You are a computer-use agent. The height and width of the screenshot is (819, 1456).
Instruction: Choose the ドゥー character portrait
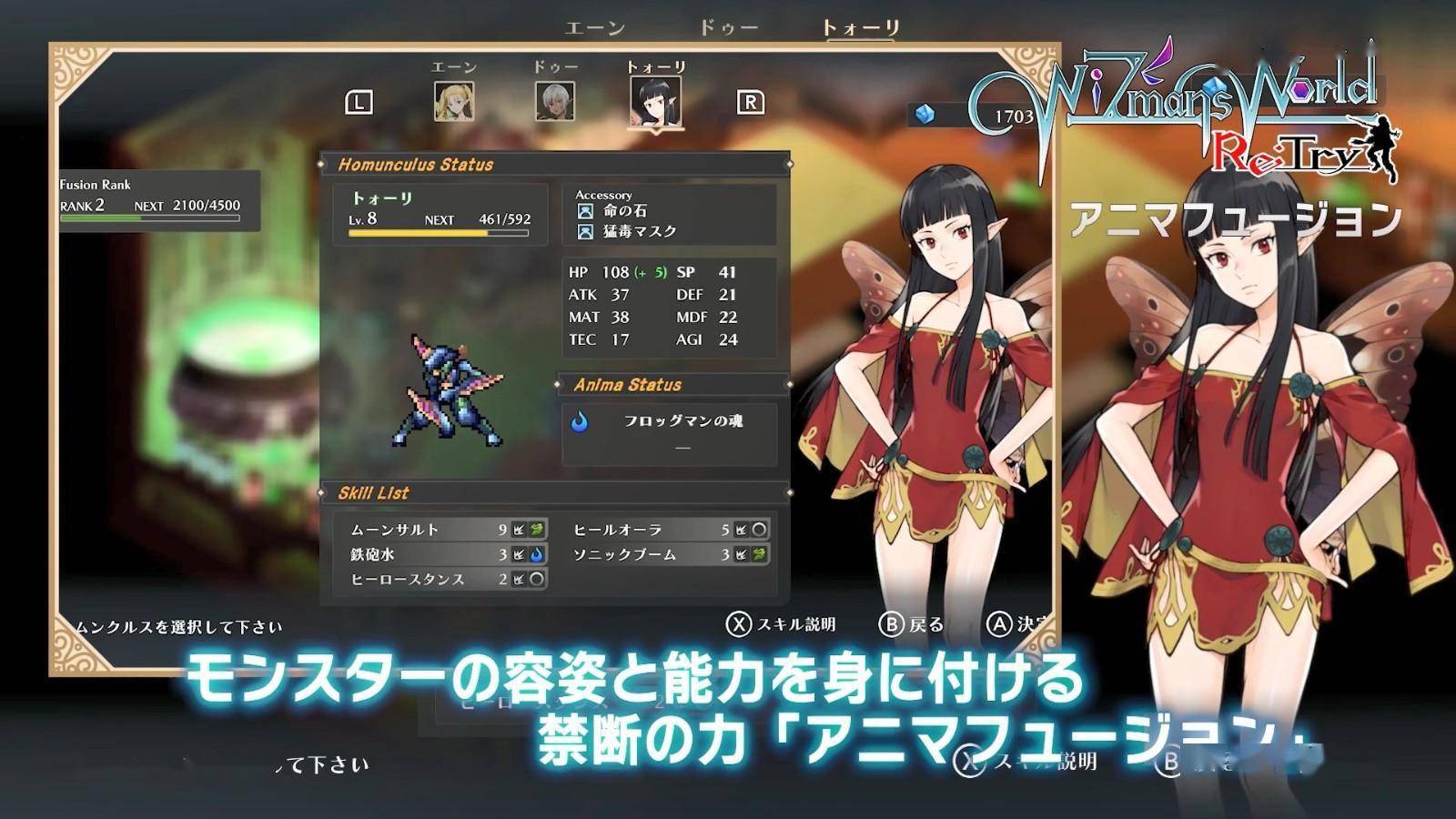(x=554, y=102)
